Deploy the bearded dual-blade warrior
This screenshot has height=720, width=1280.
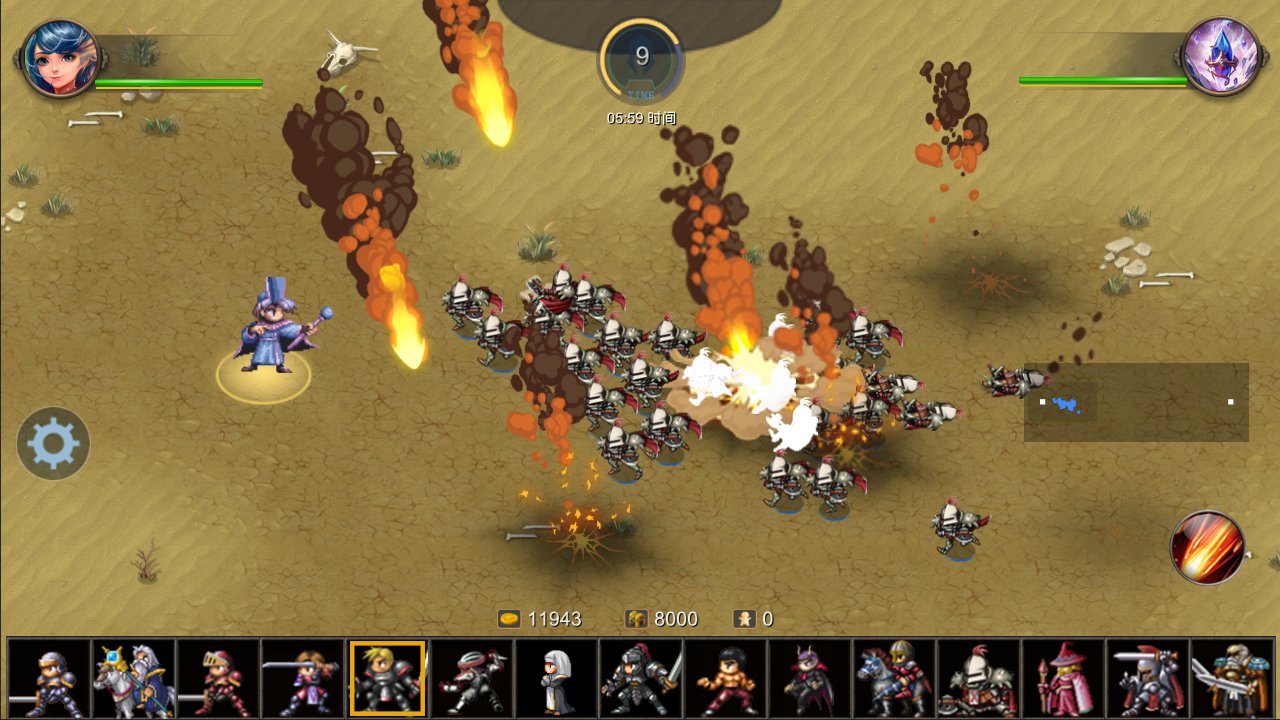click(x=1232, y=679)
